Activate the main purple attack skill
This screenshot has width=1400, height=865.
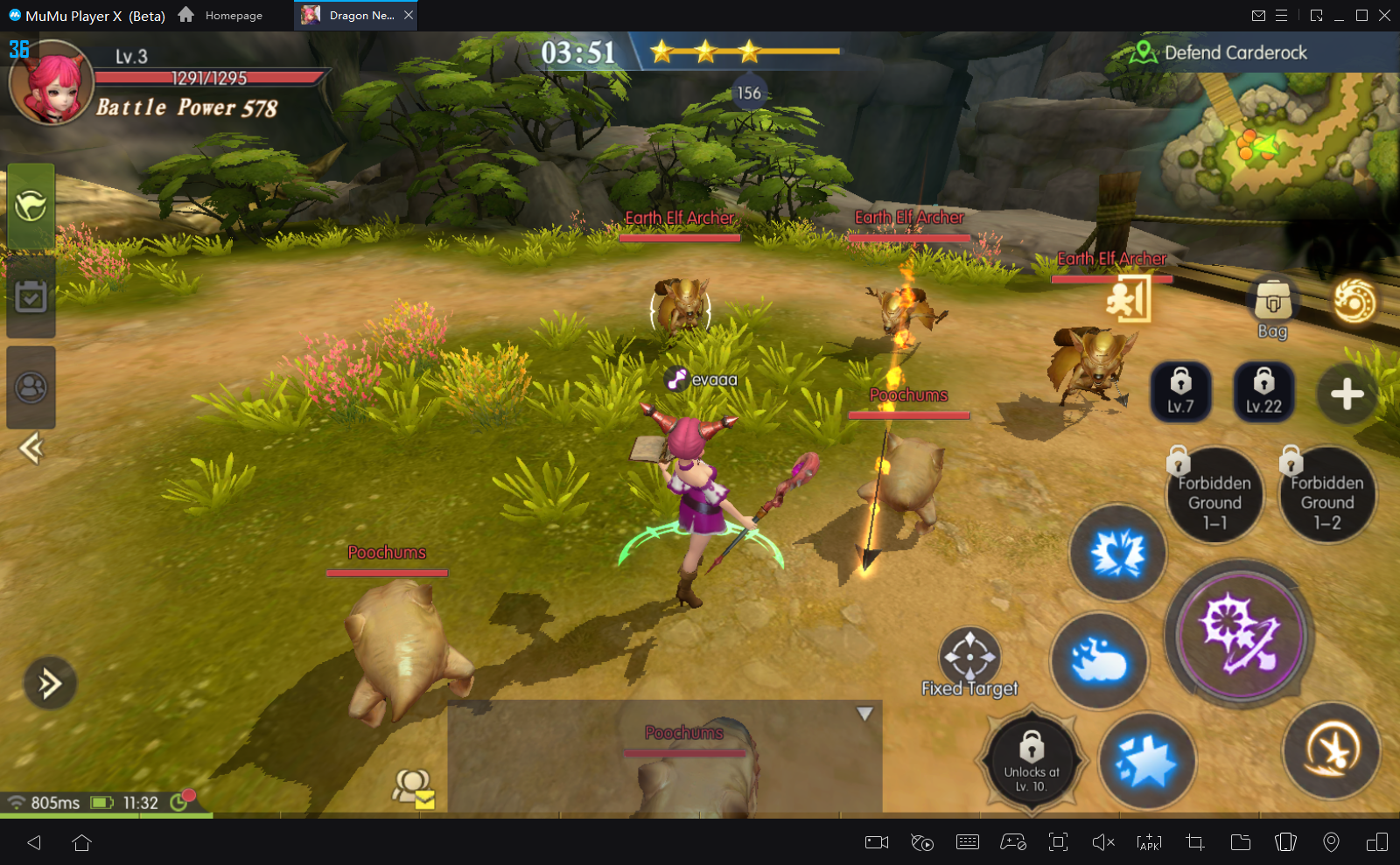1239,633
